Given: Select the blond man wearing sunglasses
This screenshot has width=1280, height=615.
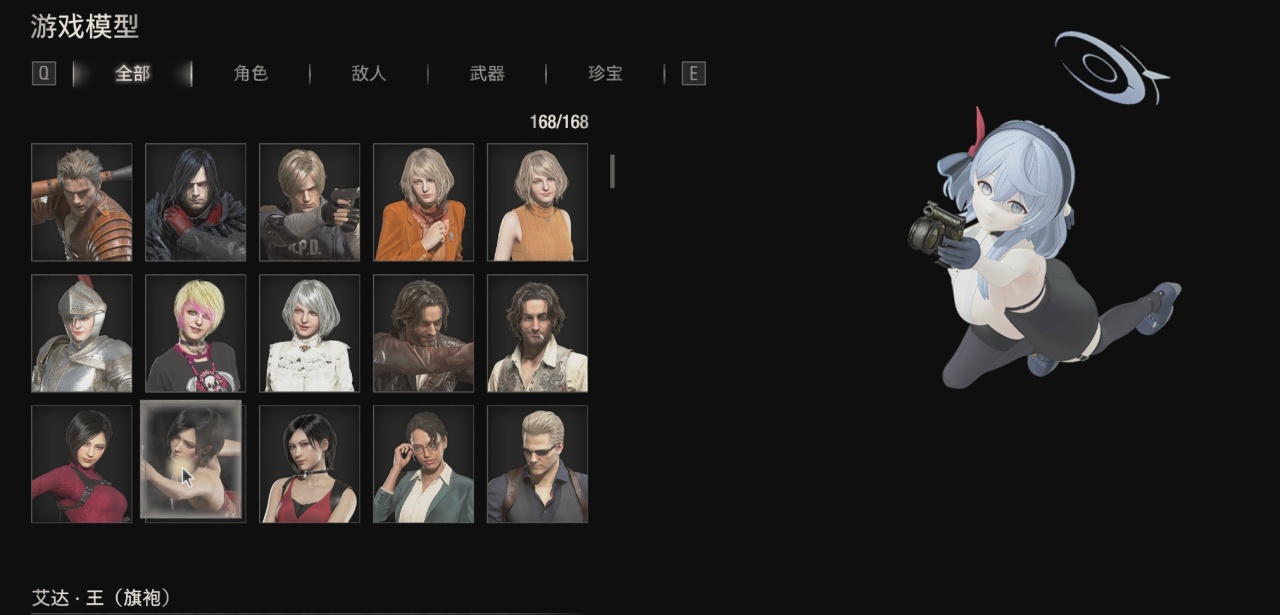Looking at the screenshot, I should [538, 464].
